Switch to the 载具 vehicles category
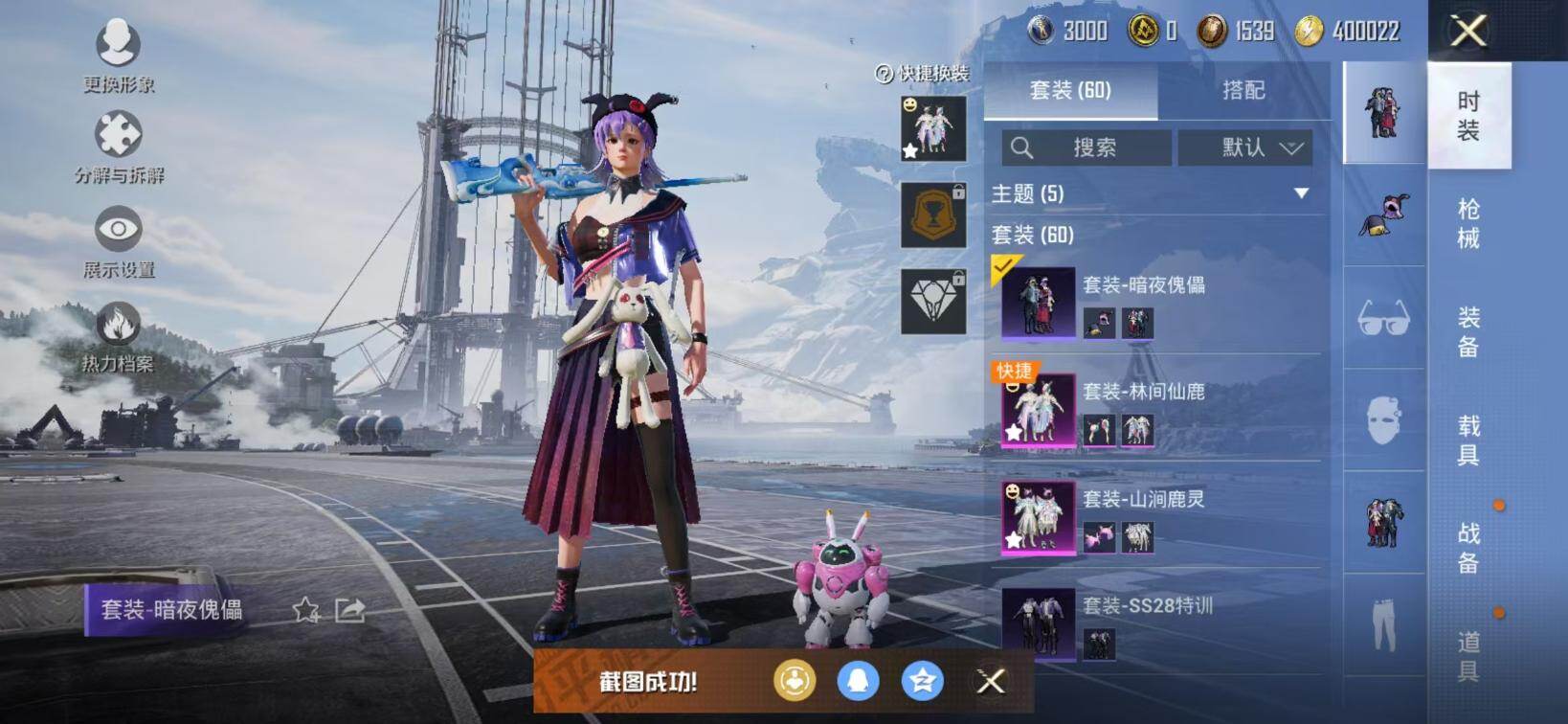 click(1468, 440)
